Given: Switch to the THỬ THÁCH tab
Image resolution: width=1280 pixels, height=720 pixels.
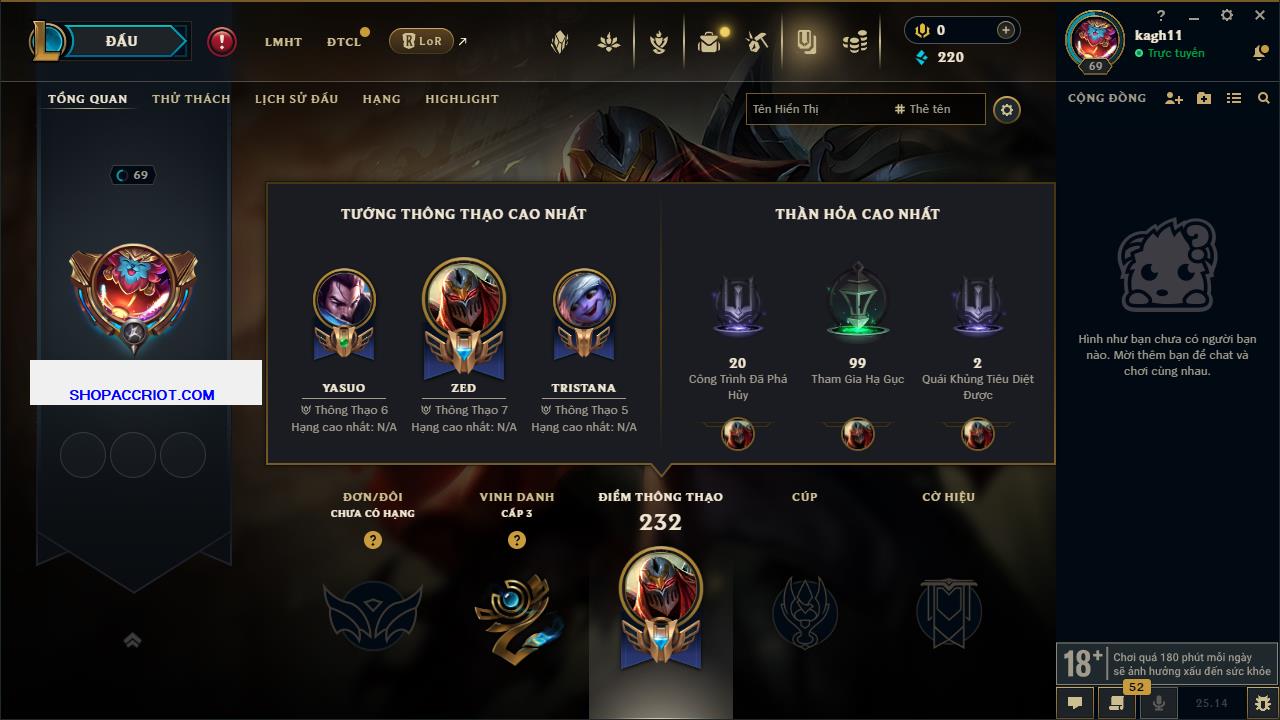Looking at the screenshot, I should [191, 99].
